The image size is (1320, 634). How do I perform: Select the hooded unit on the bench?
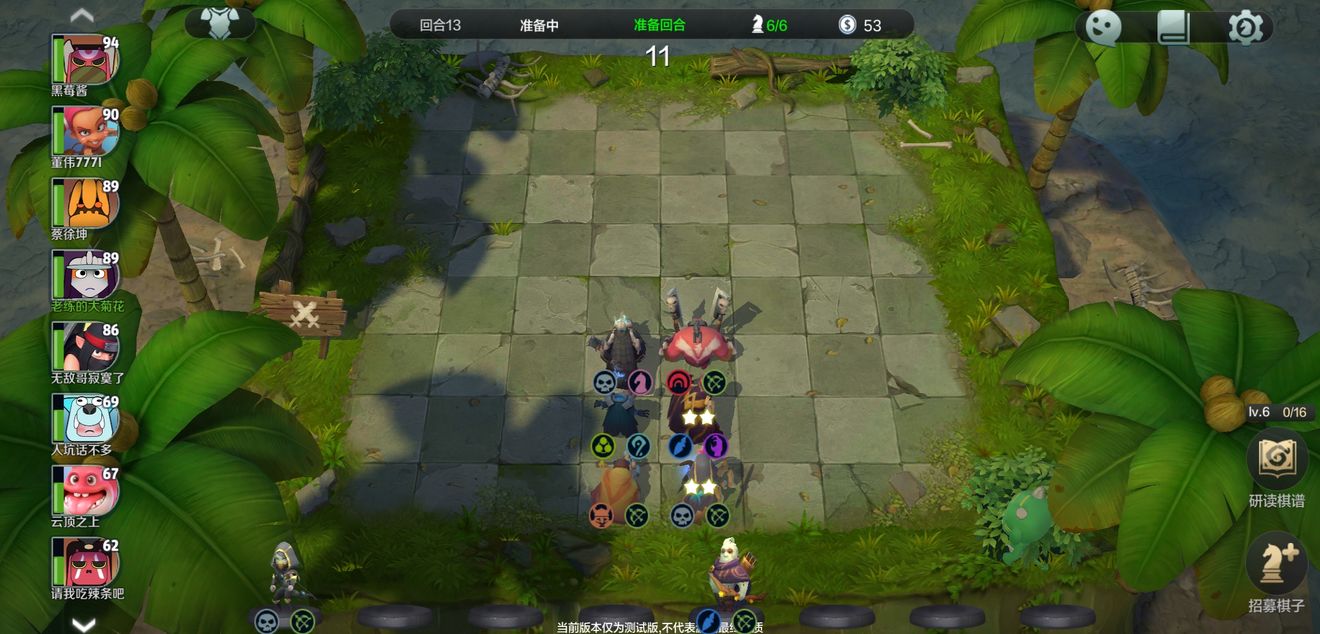coord(284,575)
